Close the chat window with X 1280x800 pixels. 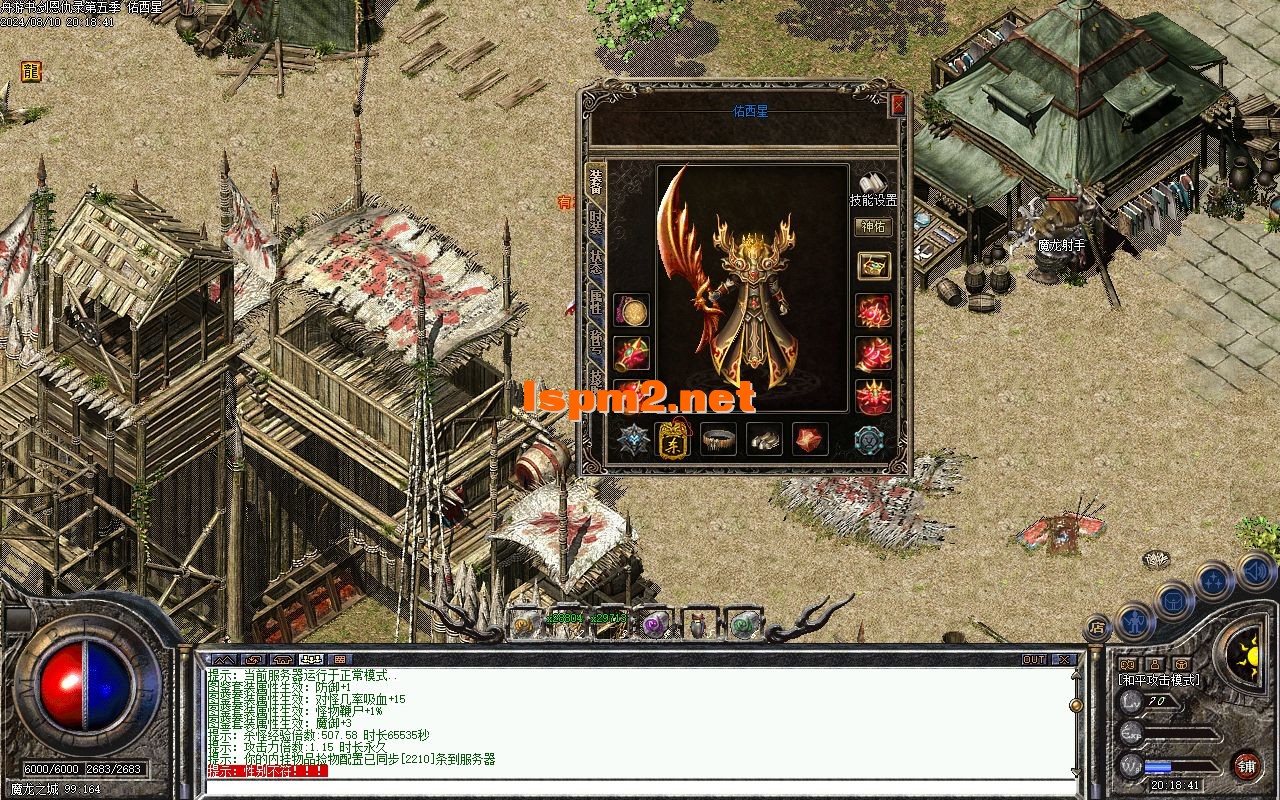[1064, 660]
